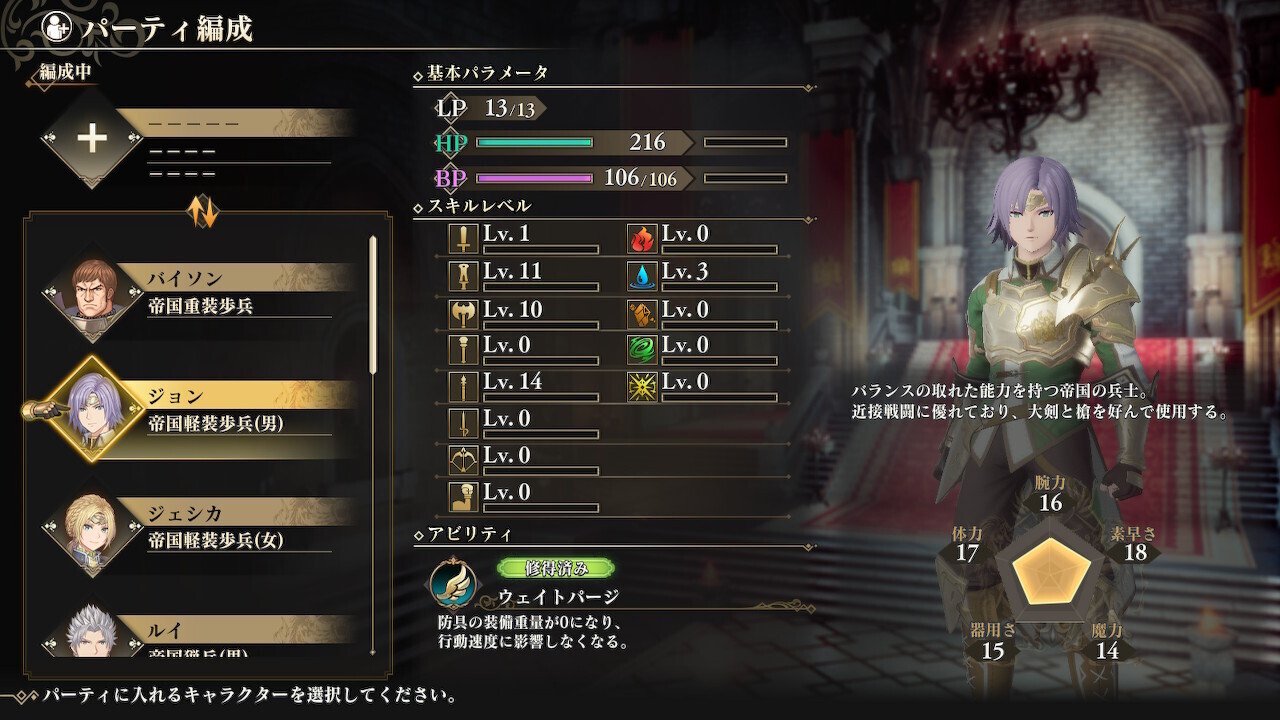This screenshot has height=720, width=1280.
Task: Click the character list scrollbar
Action: click(374, 305)
